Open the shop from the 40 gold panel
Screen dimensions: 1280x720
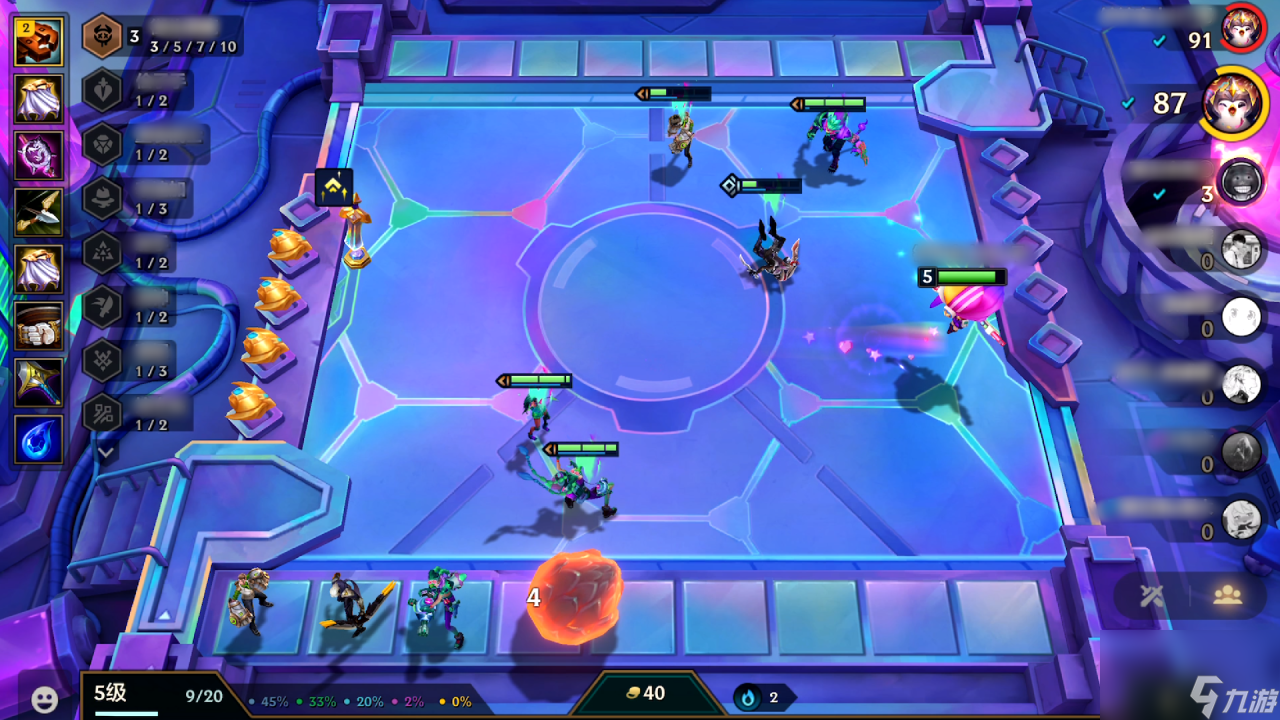pos(645,694)
